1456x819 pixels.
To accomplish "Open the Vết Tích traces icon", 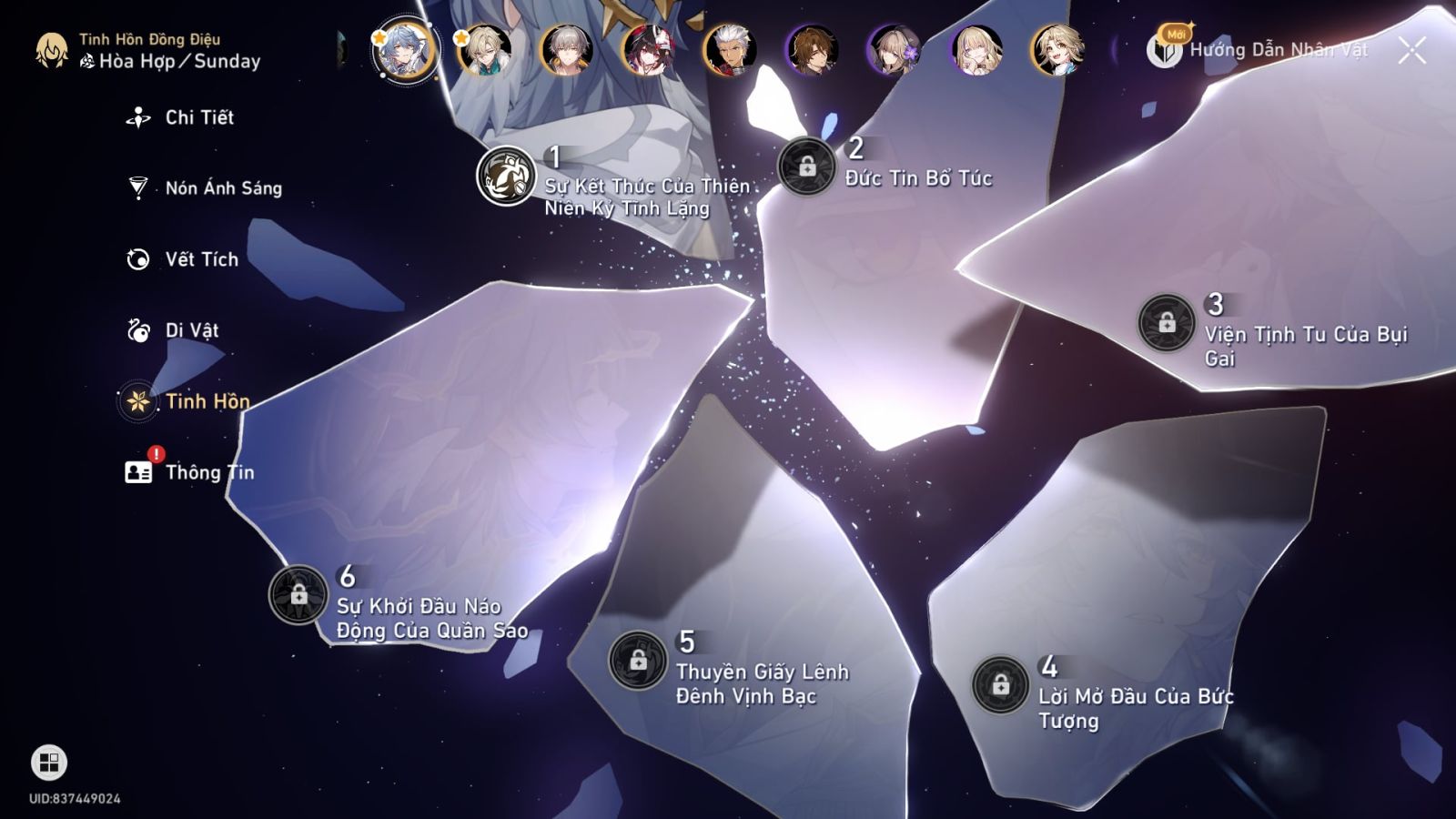I will point(137,258).
